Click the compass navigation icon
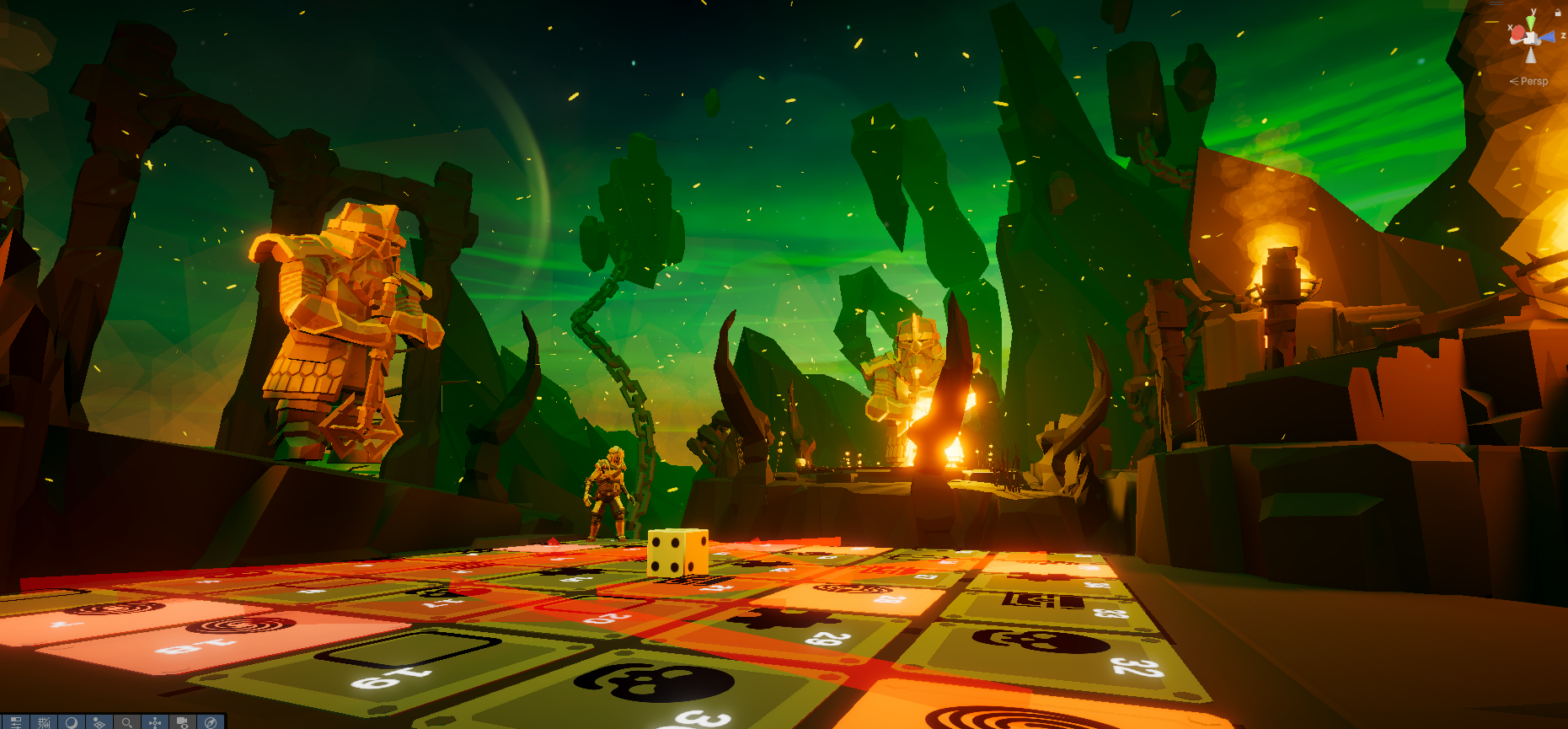Screen dimensions: 1568x729 point(211,722)
